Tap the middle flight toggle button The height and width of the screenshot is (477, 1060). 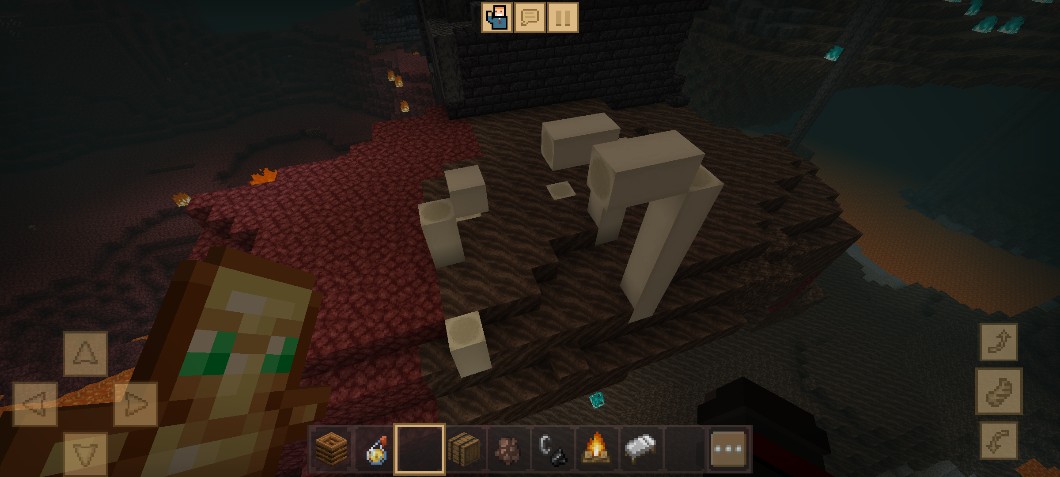click(997, 391)
